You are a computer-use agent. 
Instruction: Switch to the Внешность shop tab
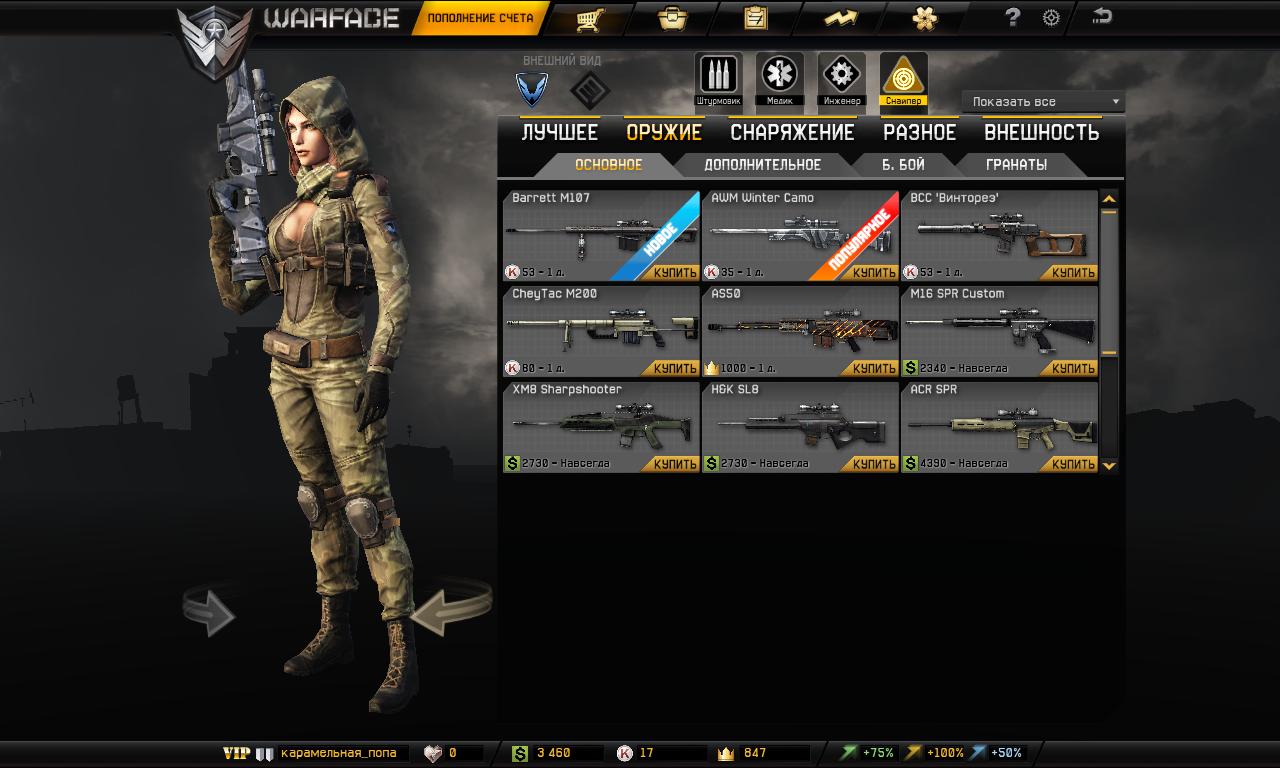pos(1041,133)
